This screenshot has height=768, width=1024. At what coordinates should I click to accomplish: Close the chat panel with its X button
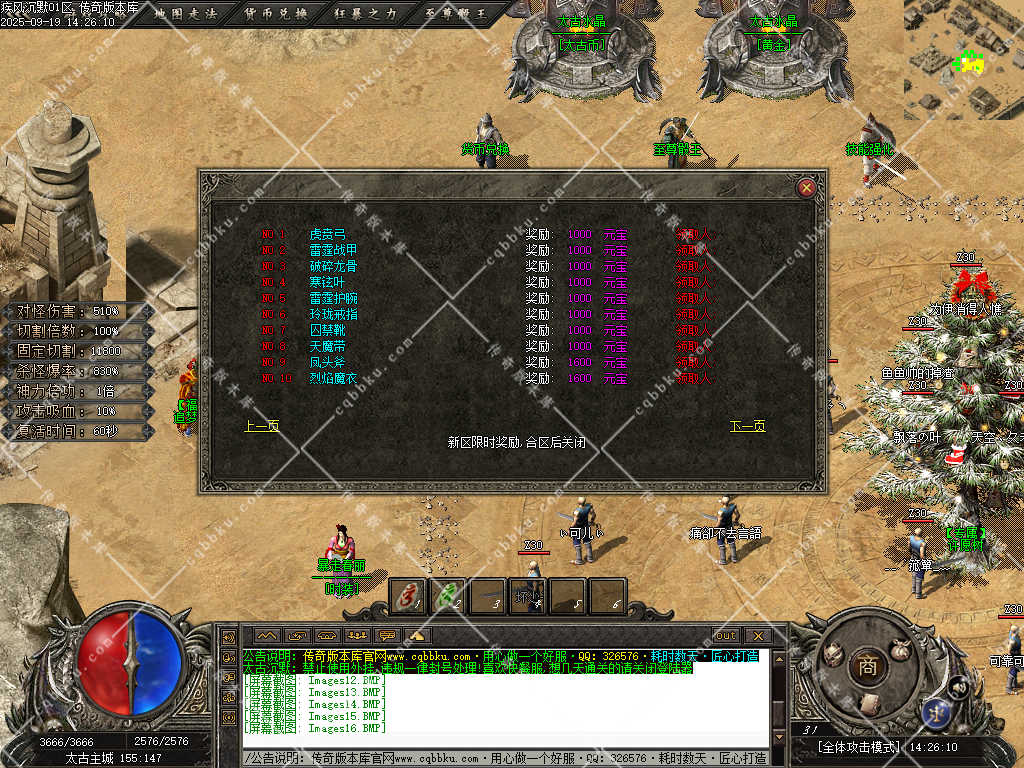[758, 635]
